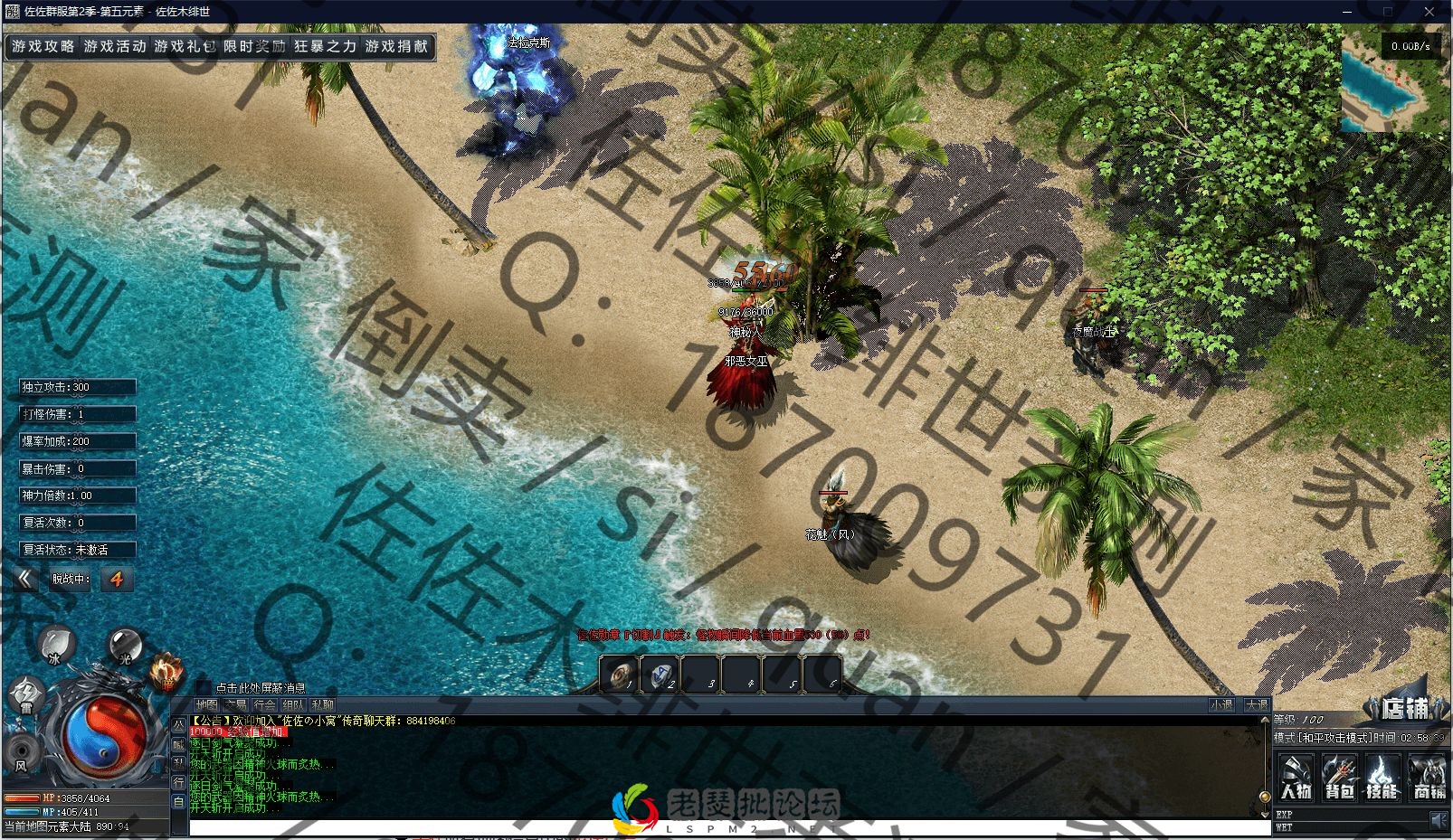The height and width of the screenshot is (840, 1453).
Task: Open the 游戏攻略 game guide menu
Action: point(43,46)
